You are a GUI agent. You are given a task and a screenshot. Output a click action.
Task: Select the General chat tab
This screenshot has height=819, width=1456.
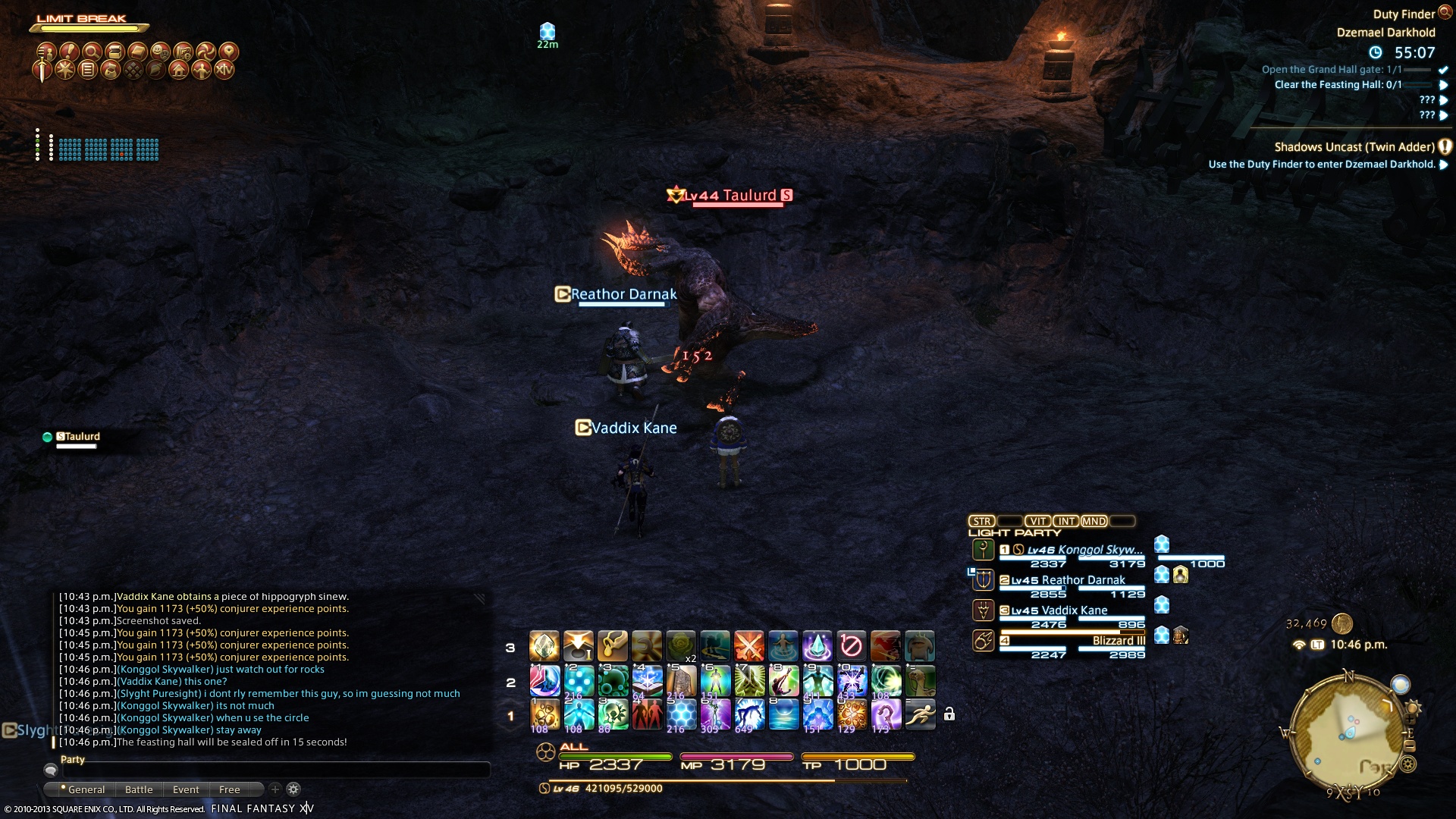(86, 789)
